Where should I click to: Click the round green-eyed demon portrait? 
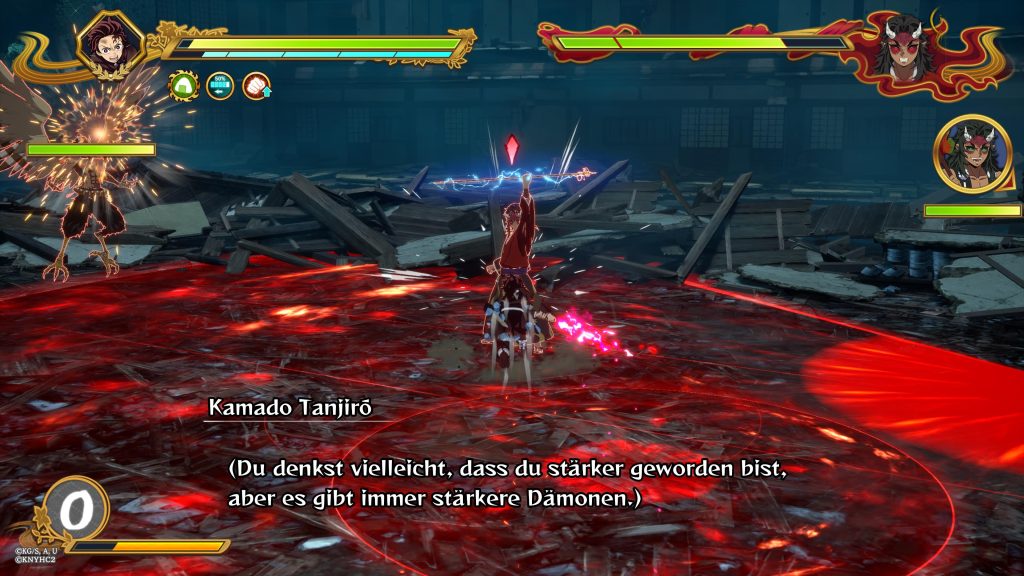pyautogui.click(x=971, y=154)
